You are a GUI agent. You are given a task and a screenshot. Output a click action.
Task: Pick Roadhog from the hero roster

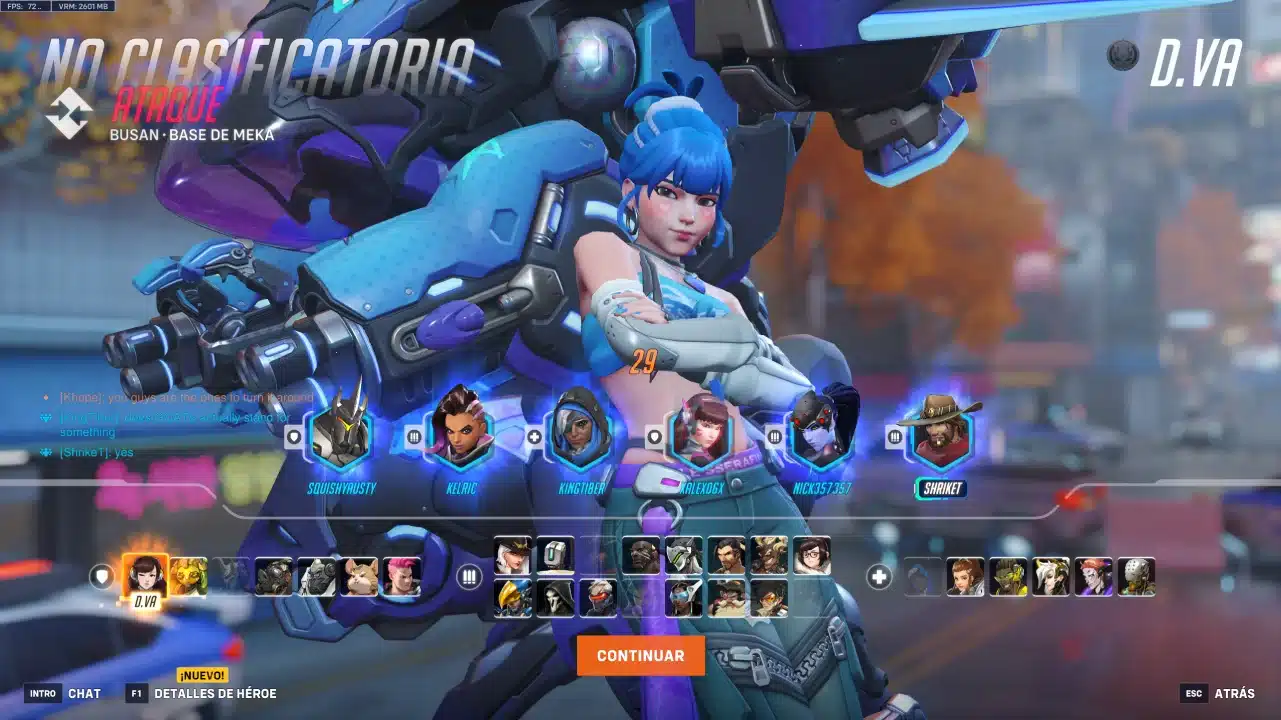click(x=273, y=577)
